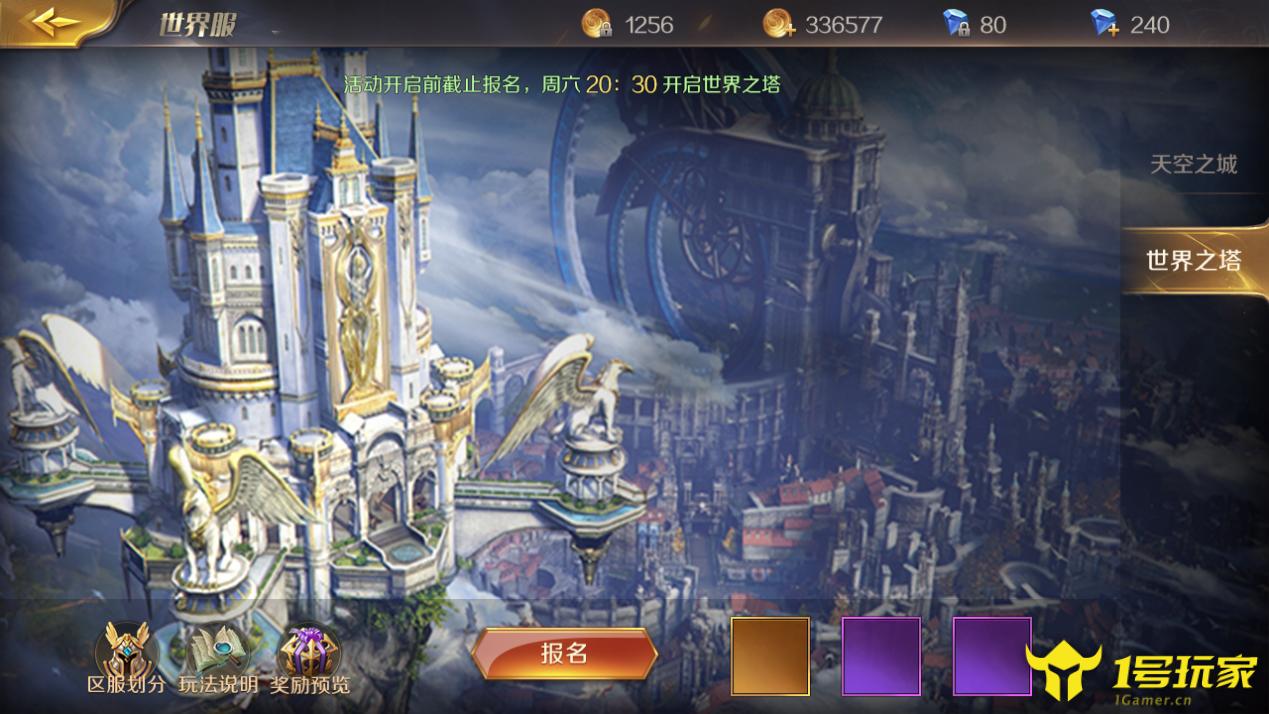
Task: Add gold via the coin plus icon
Action: click(x=779, y=24)
